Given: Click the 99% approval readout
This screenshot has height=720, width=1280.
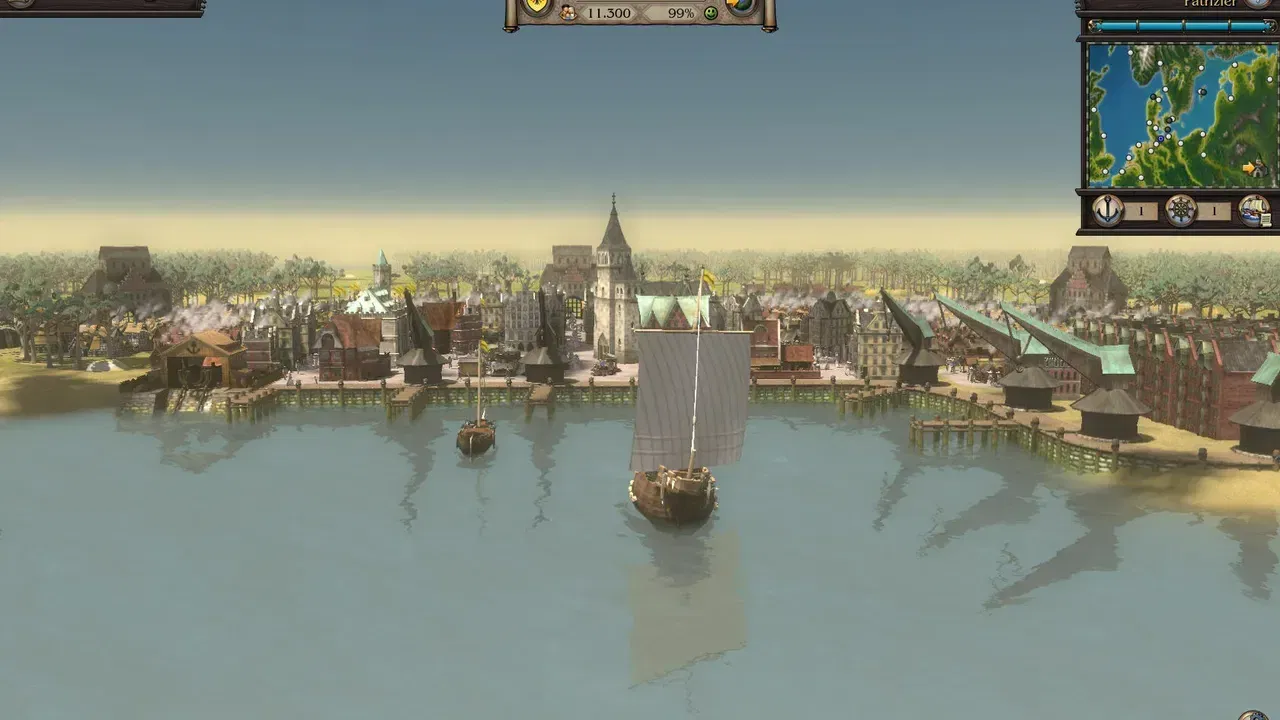Looking at the screenshot, I should (681, 13).
